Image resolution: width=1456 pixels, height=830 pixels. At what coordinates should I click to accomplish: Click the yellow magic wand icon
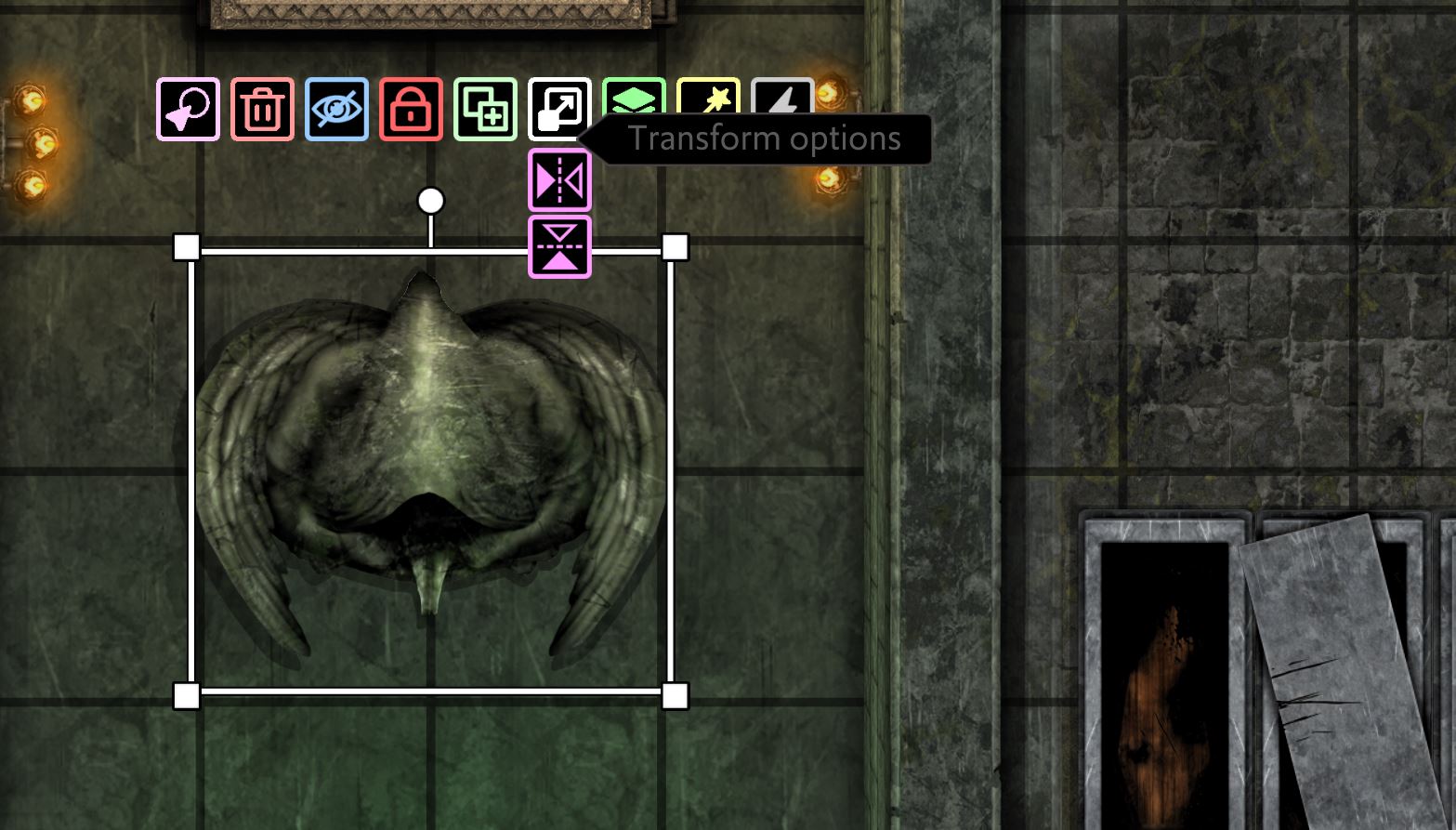pos(708,99)
